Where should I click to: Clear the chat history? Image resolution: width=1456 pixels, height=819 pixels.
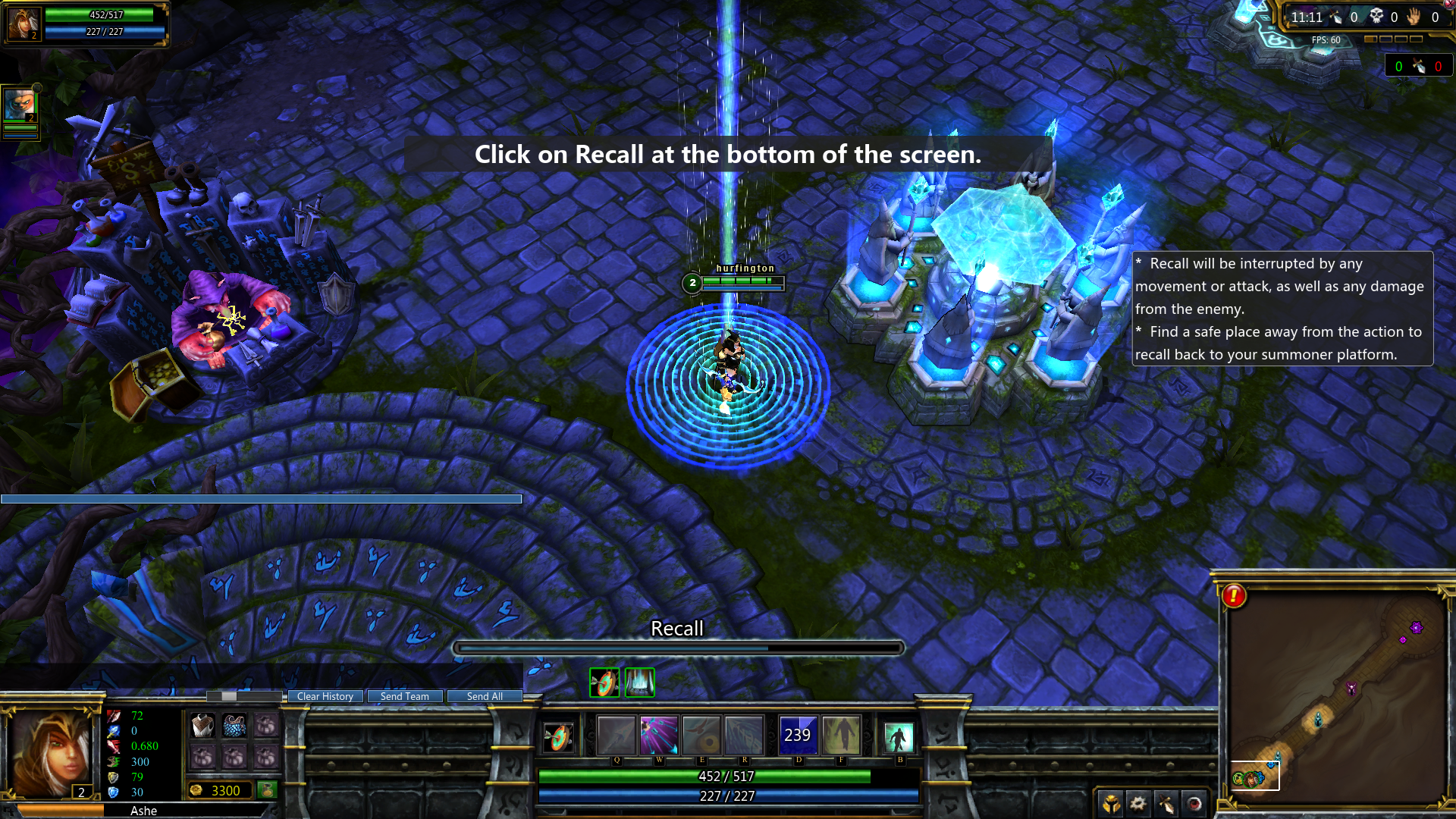click(x=325, y=696)
